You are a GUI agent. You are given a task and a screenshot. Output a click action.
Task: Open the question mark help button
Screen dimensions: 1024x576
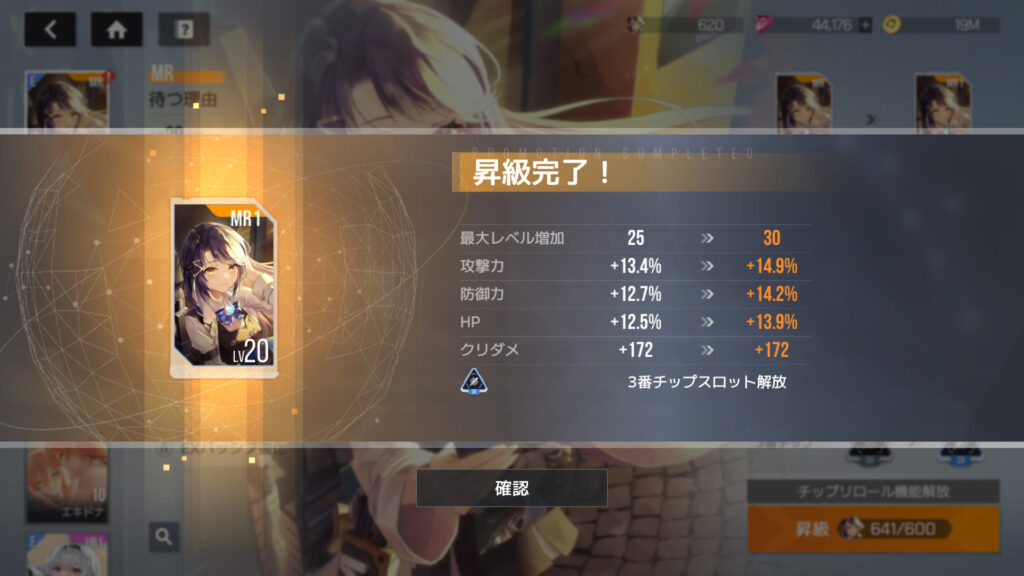(x=184, y=30)
